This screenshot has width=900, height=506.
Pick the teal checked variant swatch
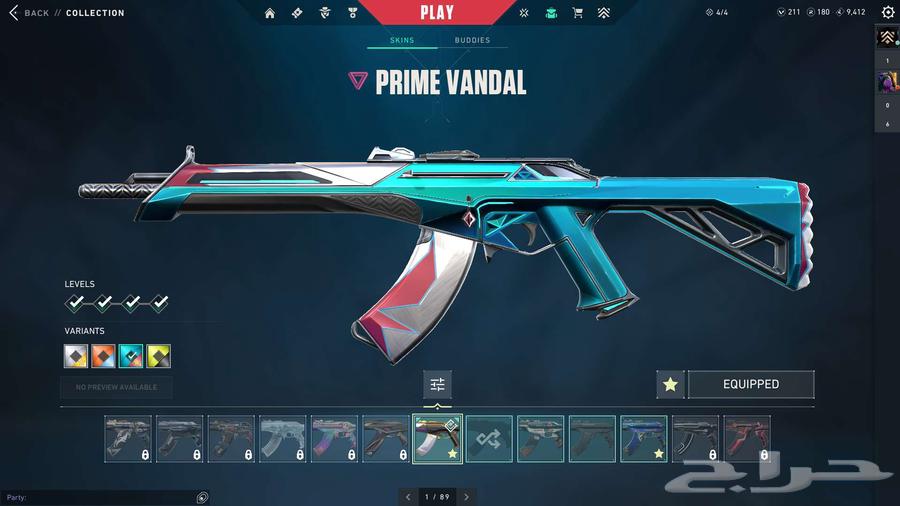point(131,356)
